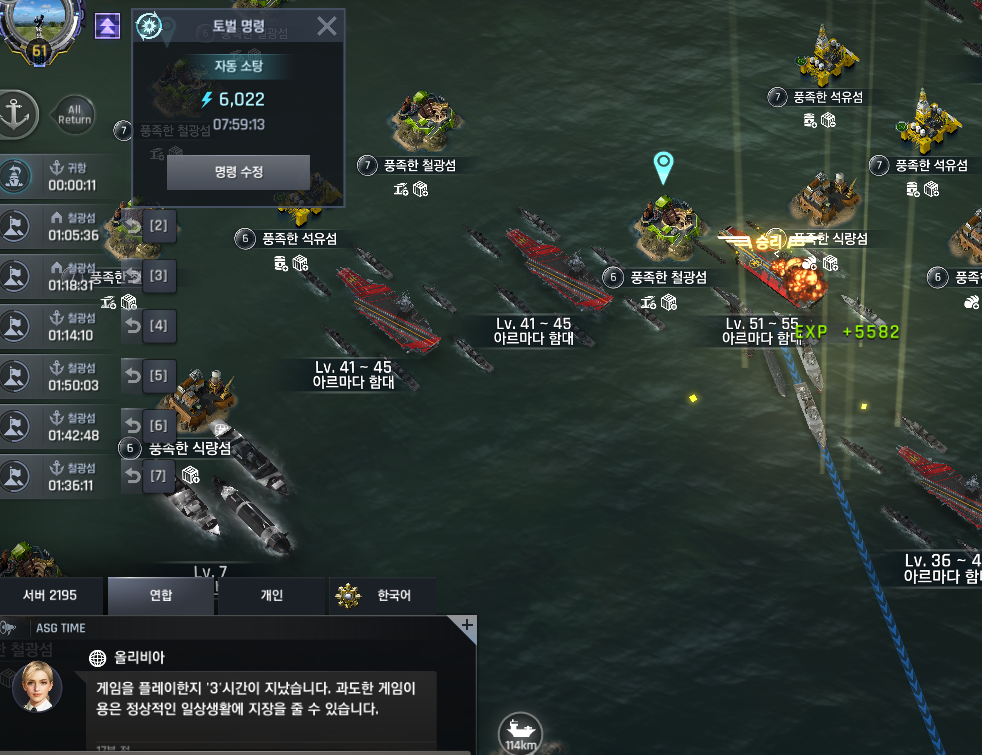Recall fleet [2] using its return arrow

(x=133, y=225)
